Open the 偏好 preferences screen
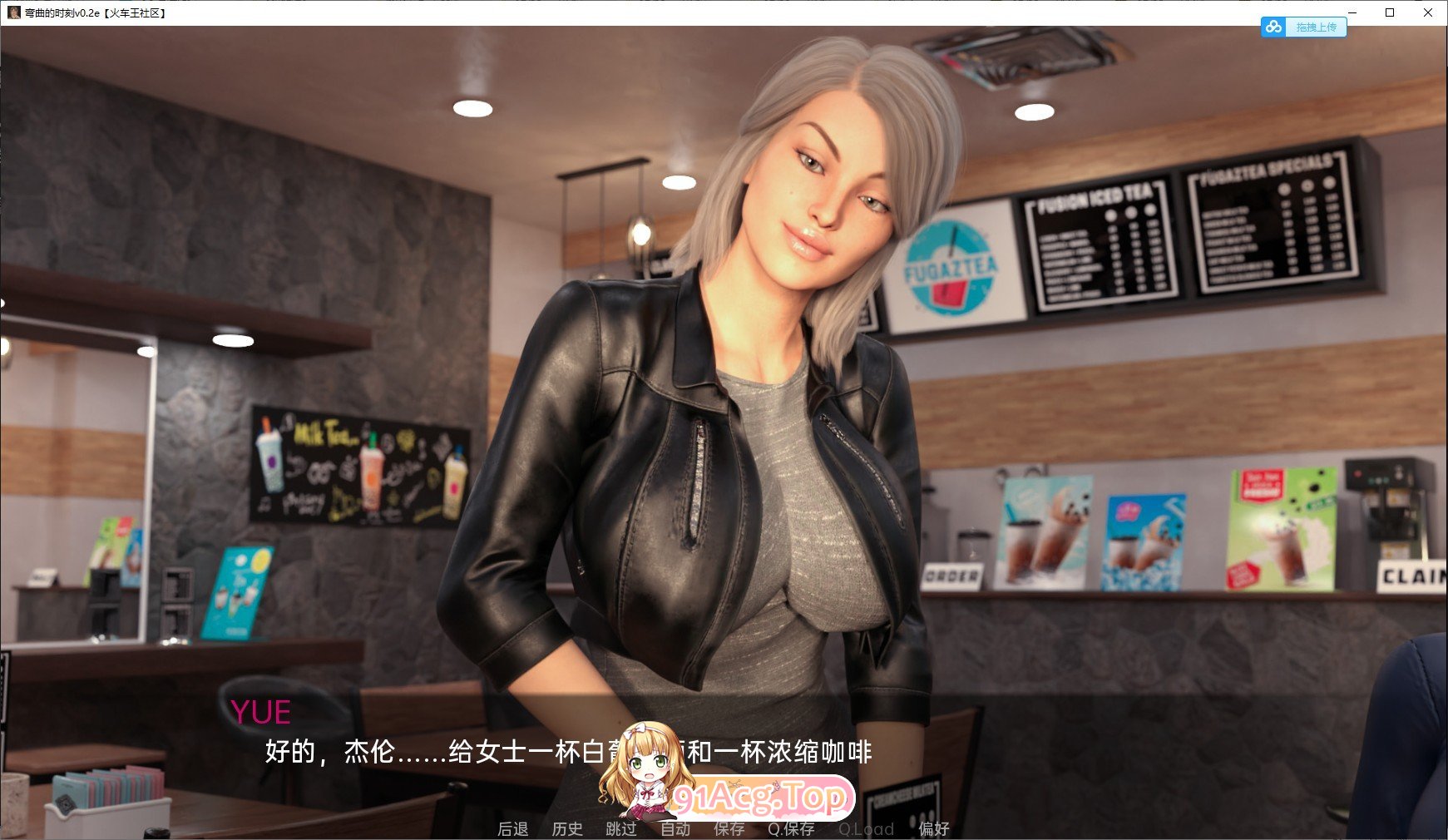The width and height of the screenshot is (1448, 840). point(935,829)
